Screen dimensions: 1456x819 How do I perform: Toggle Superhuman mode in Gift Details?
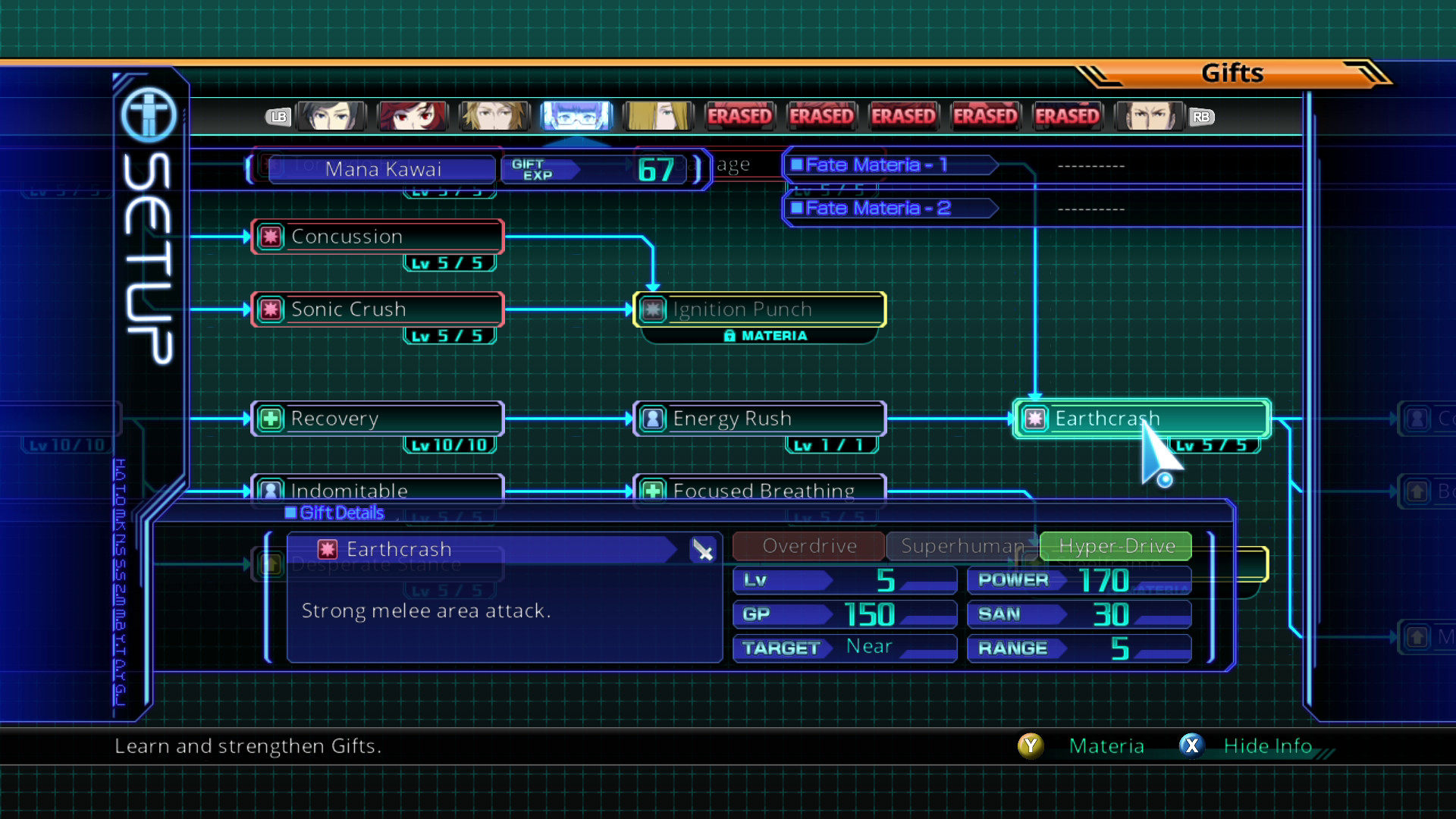point(960,546)
